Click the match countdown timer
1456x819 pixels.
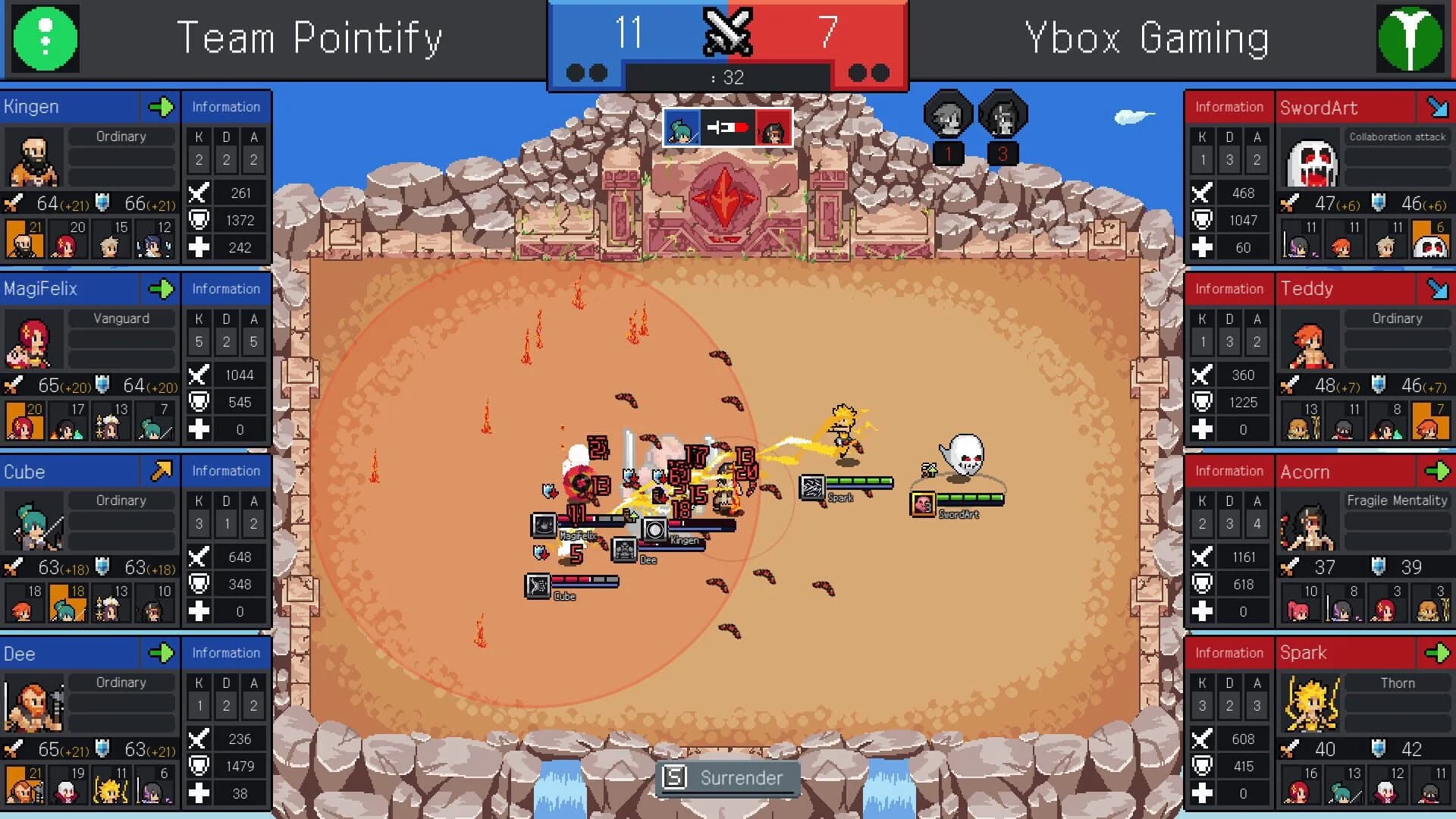coord(730,76)
